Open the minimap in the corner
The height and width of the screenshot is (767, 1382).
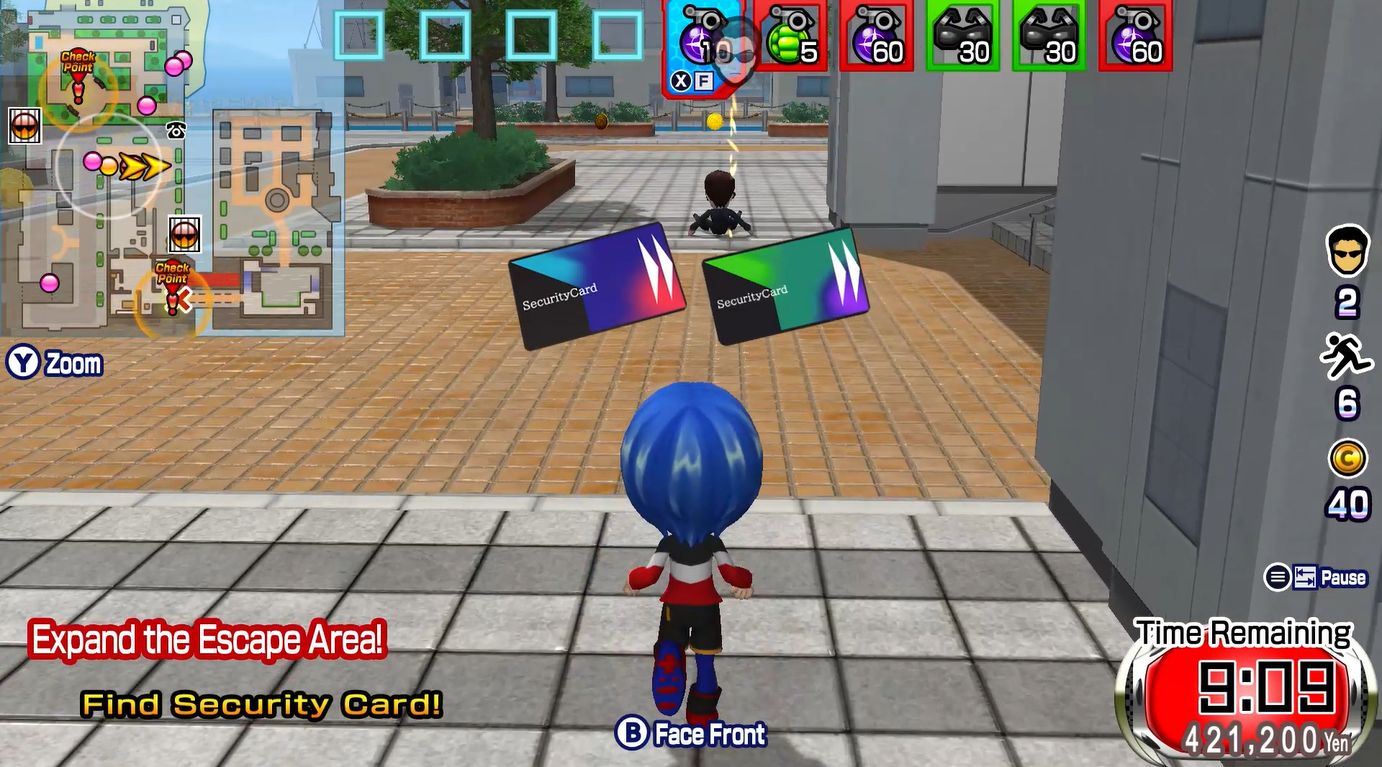coord(172,168)
